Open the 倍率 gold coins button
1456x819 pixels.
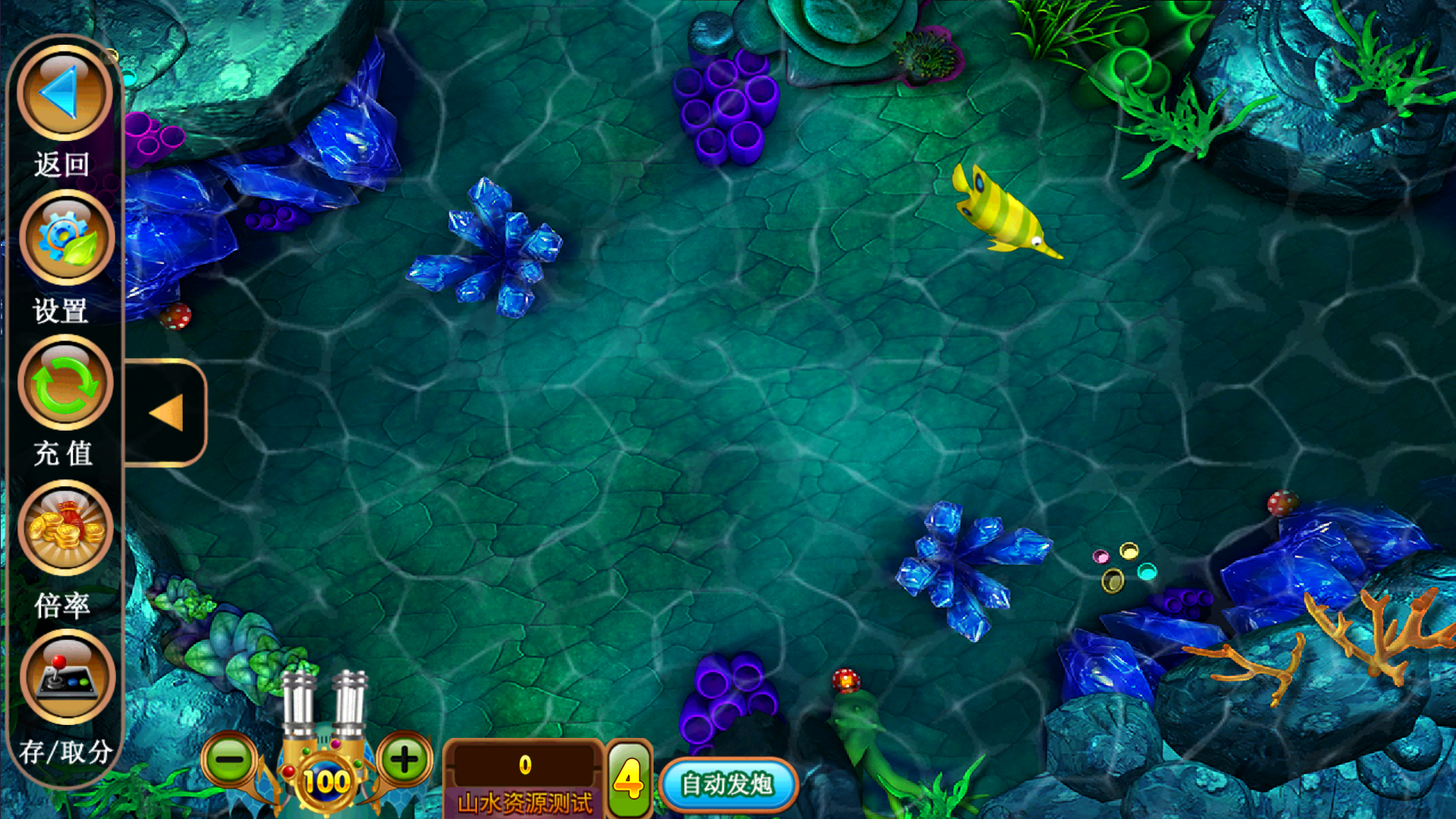(65, 527)
